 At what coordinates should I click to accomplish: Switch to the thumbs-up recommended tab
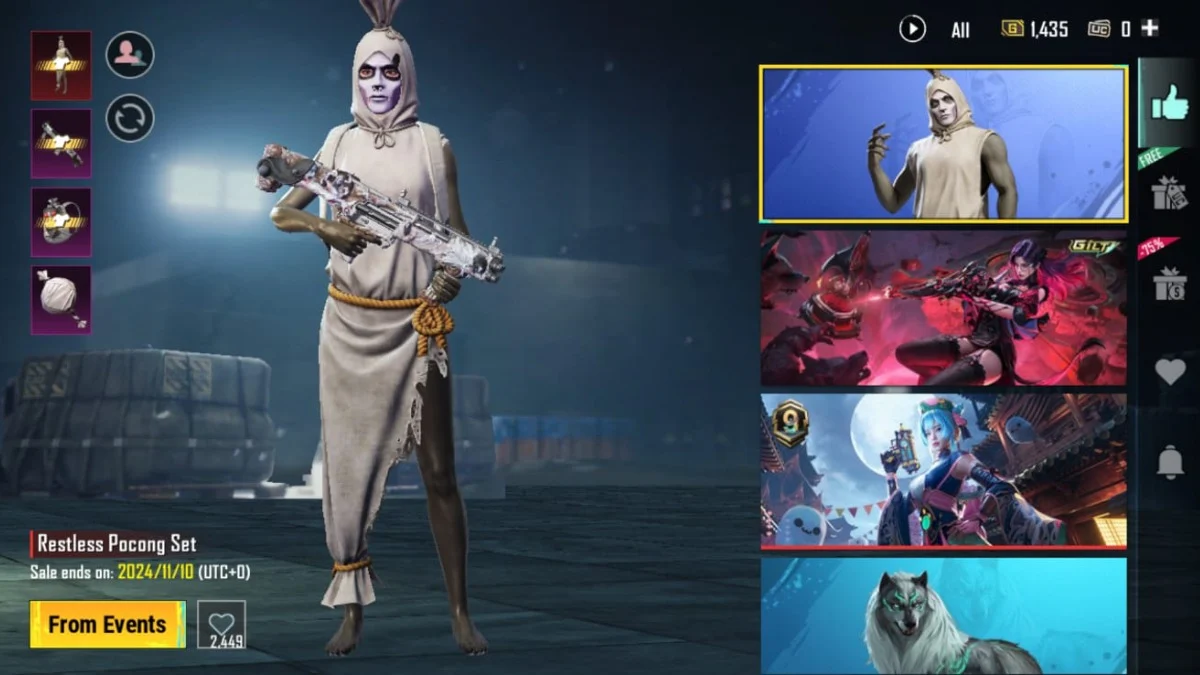click(1169, 103)
